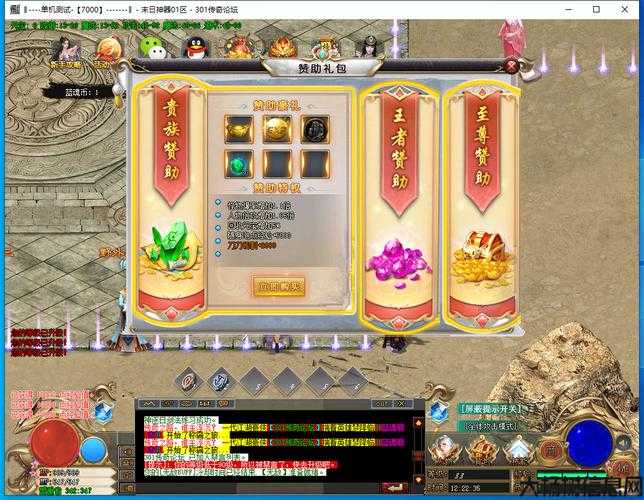
Task: Close the 赞助礼包 sponsor gift window
Action: (x=511, y=67)
